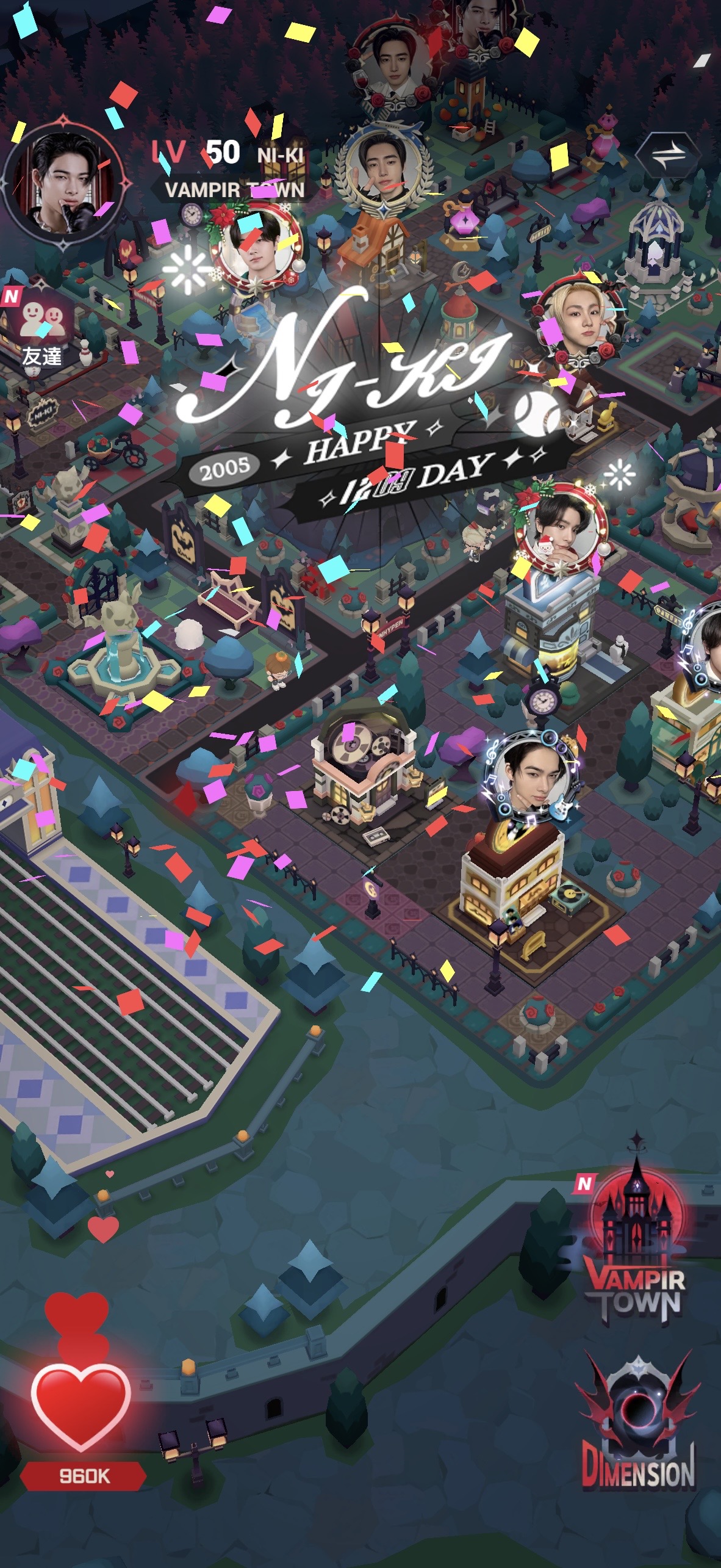Tap the swap arrows hexagon button
The width and height of the screenshot is (721, 1568).
(668, 156)
